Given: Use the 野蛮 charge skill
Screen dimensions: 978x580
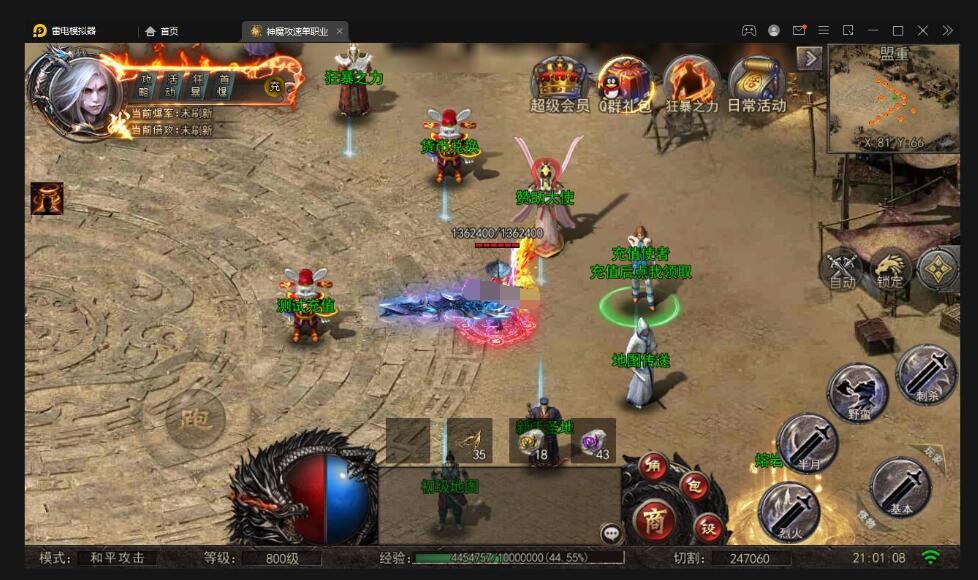Looking at the screenshot, I should click(857, 391).
